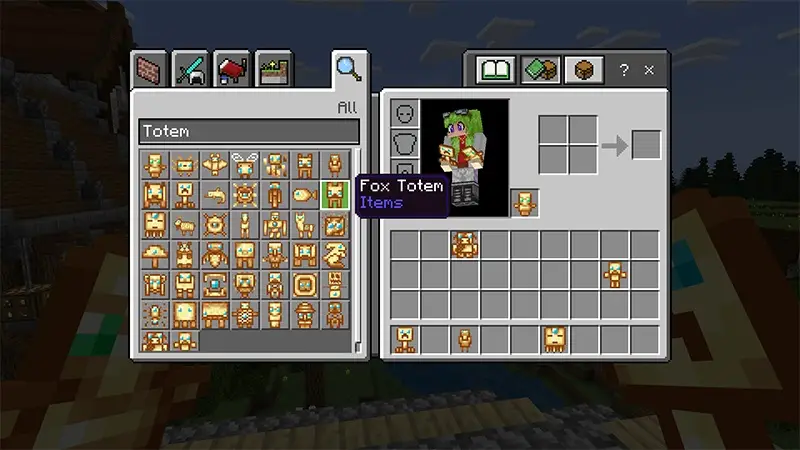
Task: Open the recipe book tab
Action: click(495, 71)
